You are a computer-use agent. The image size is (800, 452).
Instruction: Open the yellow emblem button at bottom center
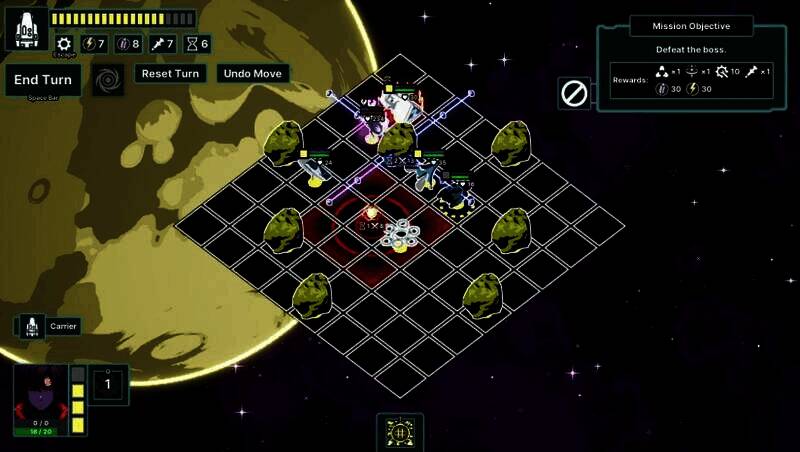(x=400, y=431)
